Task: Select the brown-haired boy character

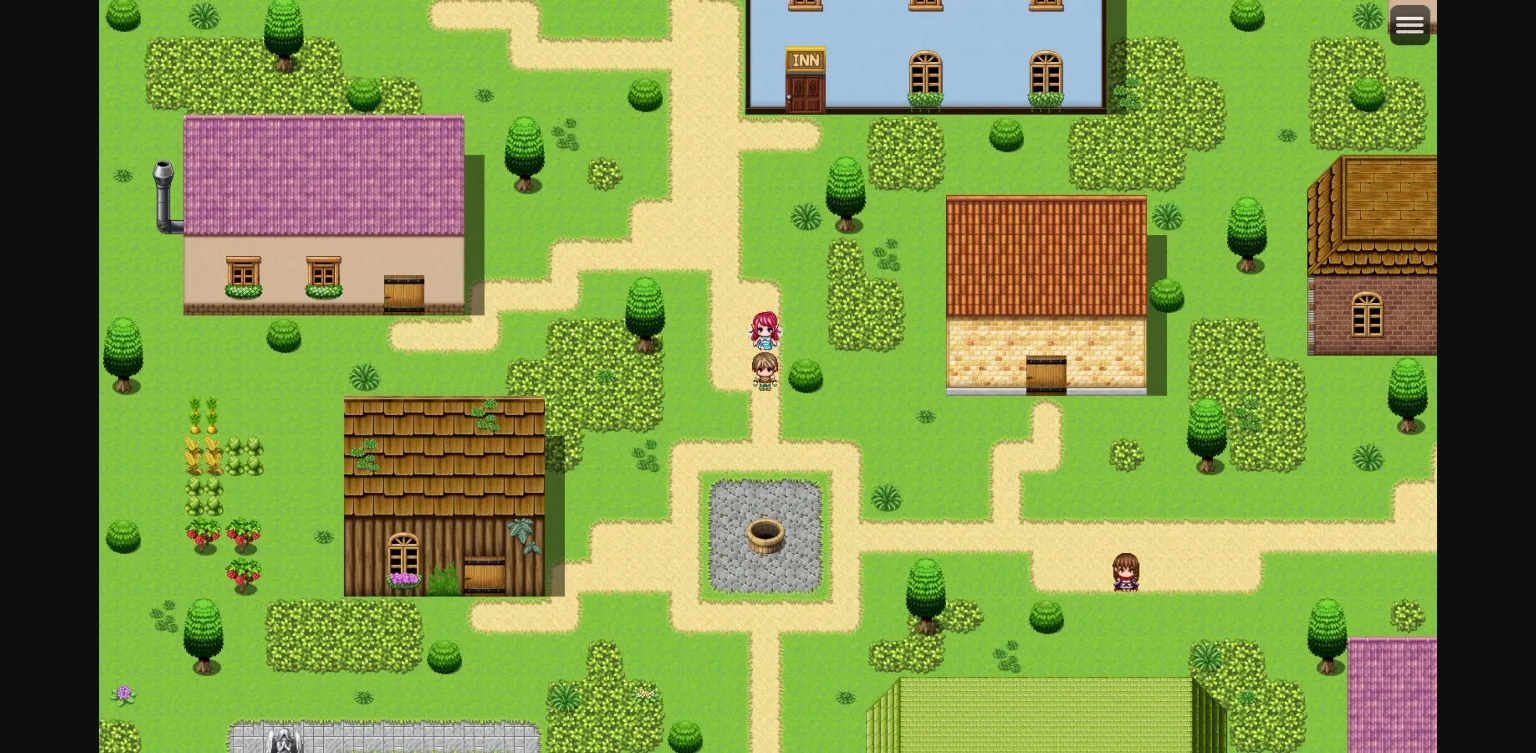Action: coord(765,371)
